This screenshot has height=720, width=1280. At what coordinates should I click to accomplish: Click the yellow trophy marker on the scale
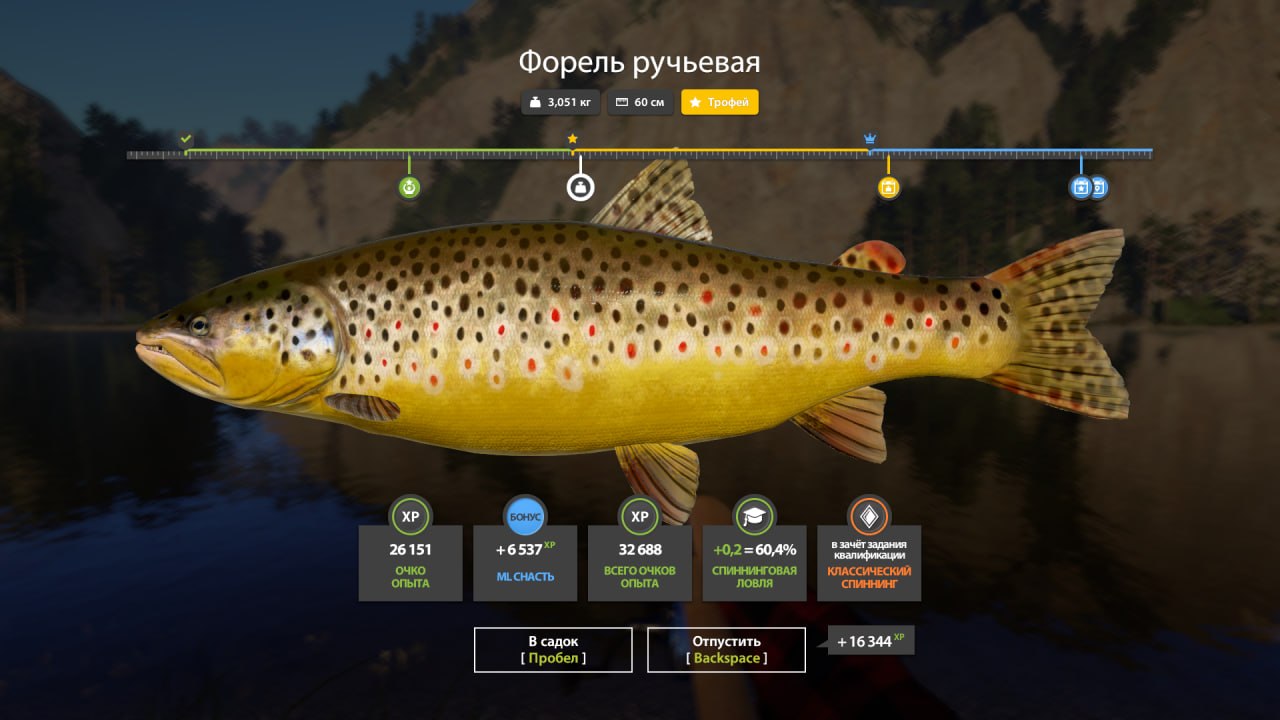coord(888,186)
